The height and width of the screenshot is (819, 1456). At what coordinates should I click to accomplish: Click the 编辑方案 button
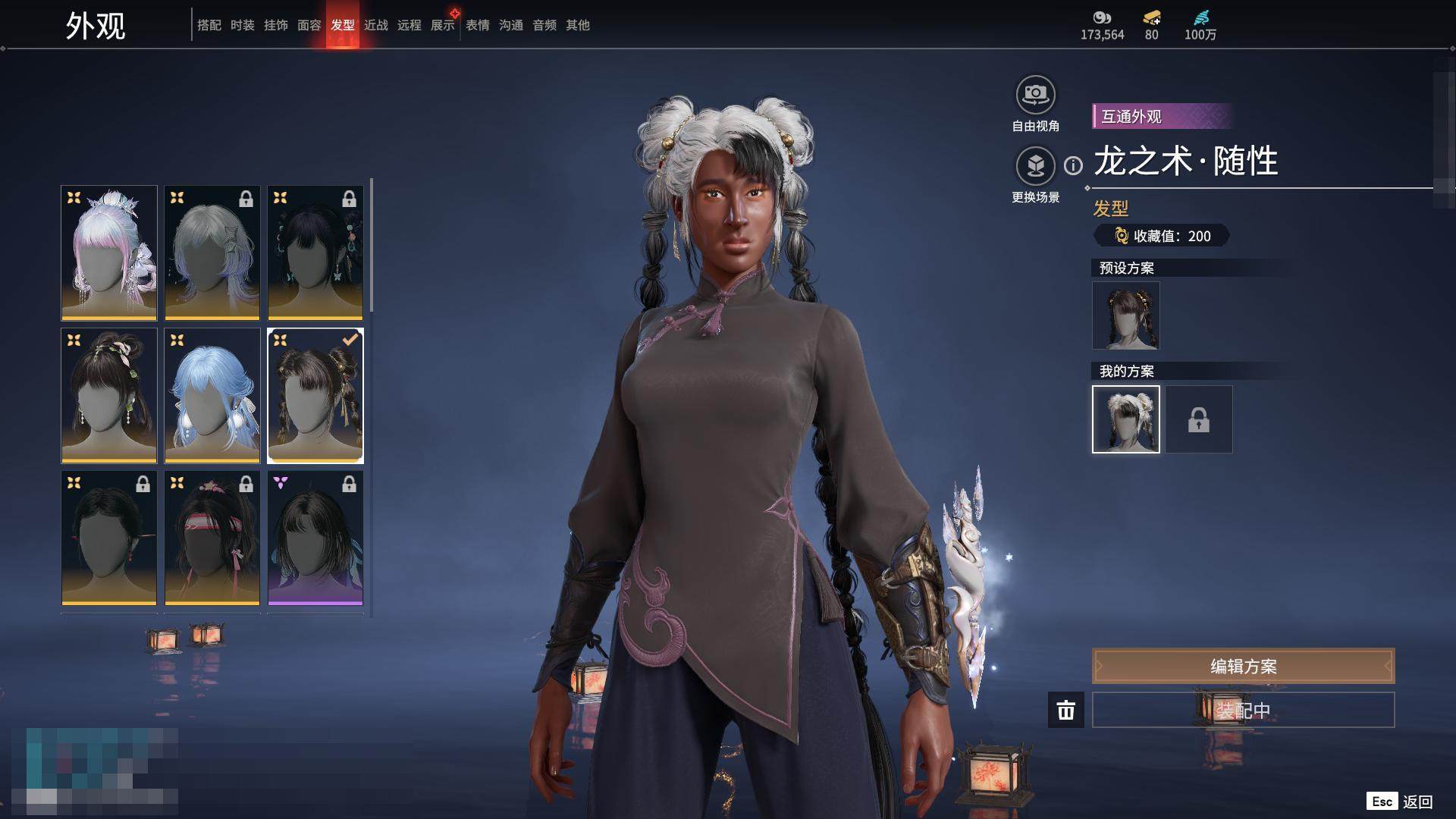pos(1243,667)
